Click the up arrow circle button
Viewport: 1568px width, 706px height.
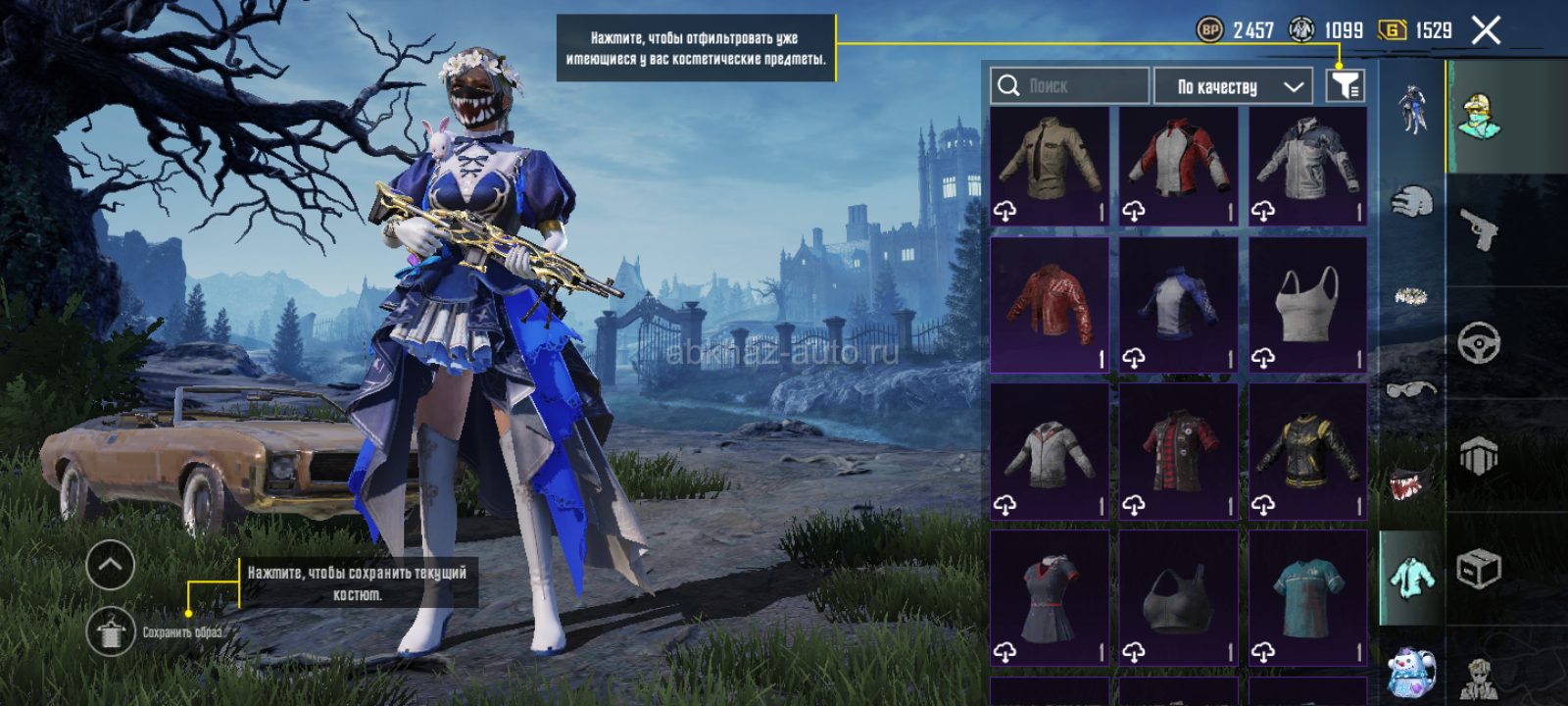(111, 565)
